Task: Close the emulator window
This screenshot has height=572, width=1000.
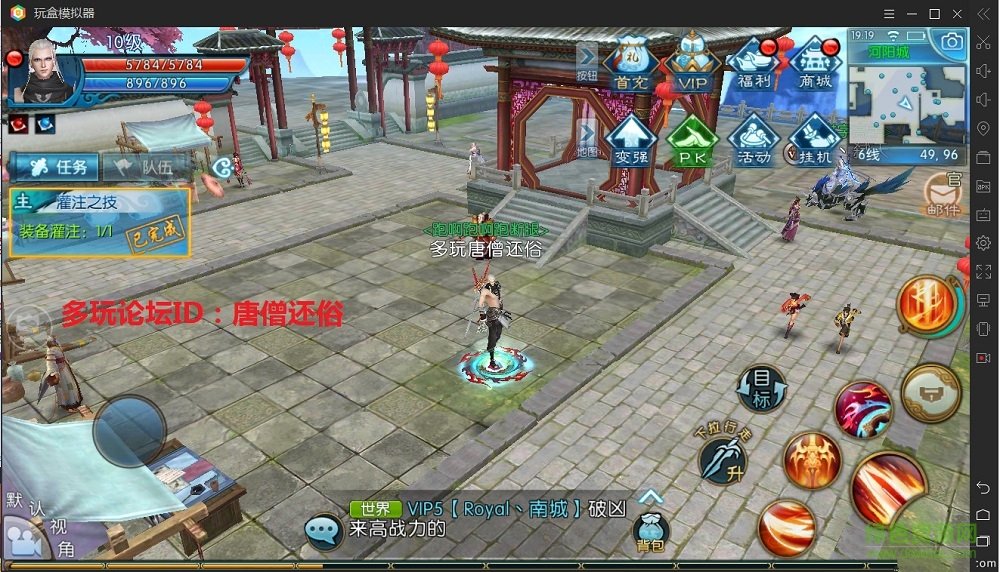Action: (x=958, y=13)
